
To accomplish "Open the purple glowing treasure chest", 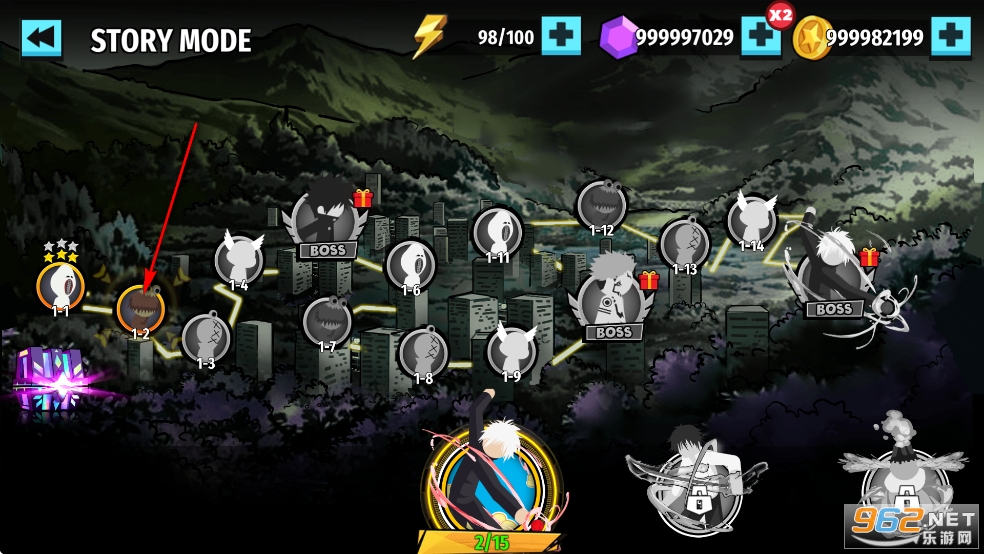I will coord(47,380).
